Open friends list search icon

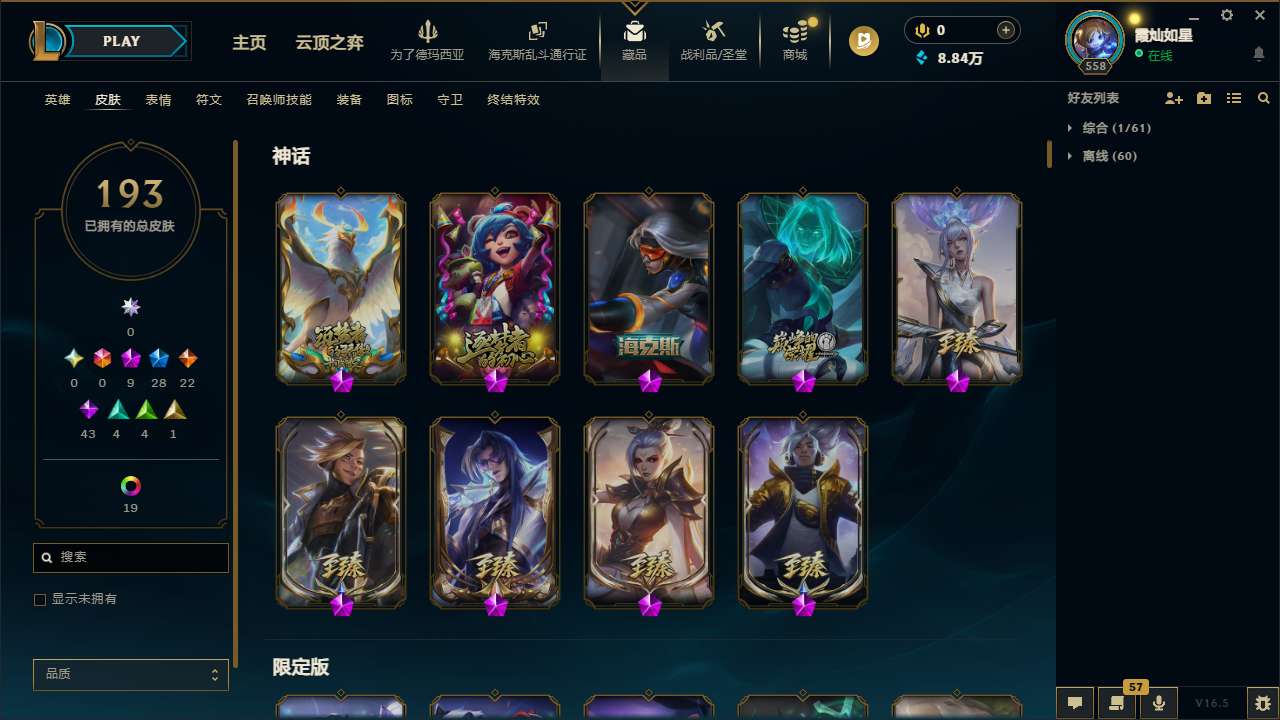(1264, 98)
